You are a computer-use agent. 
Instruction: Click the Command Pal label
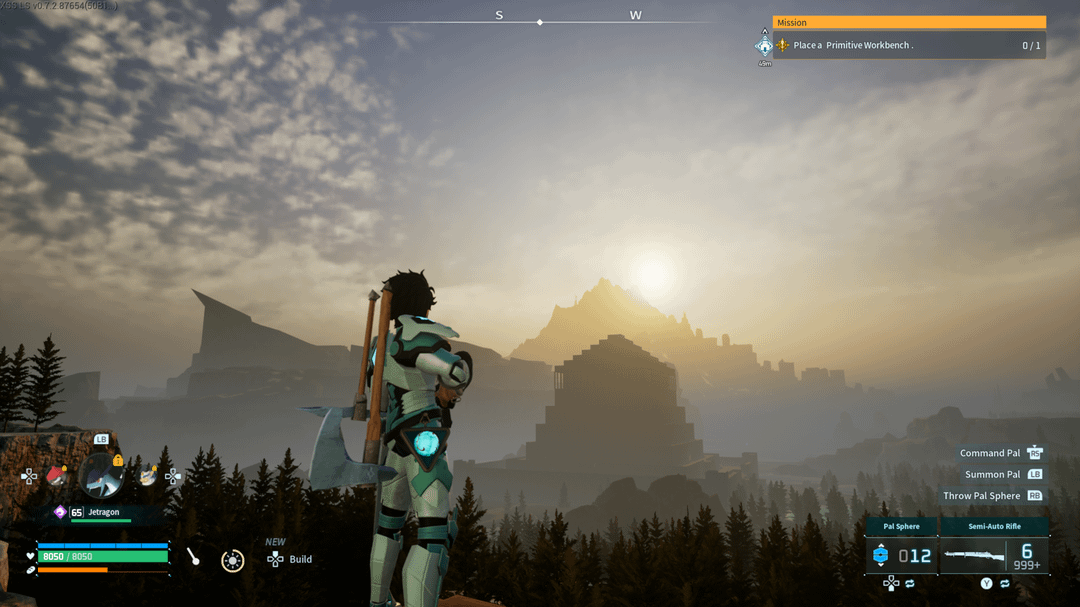[989, 453]
